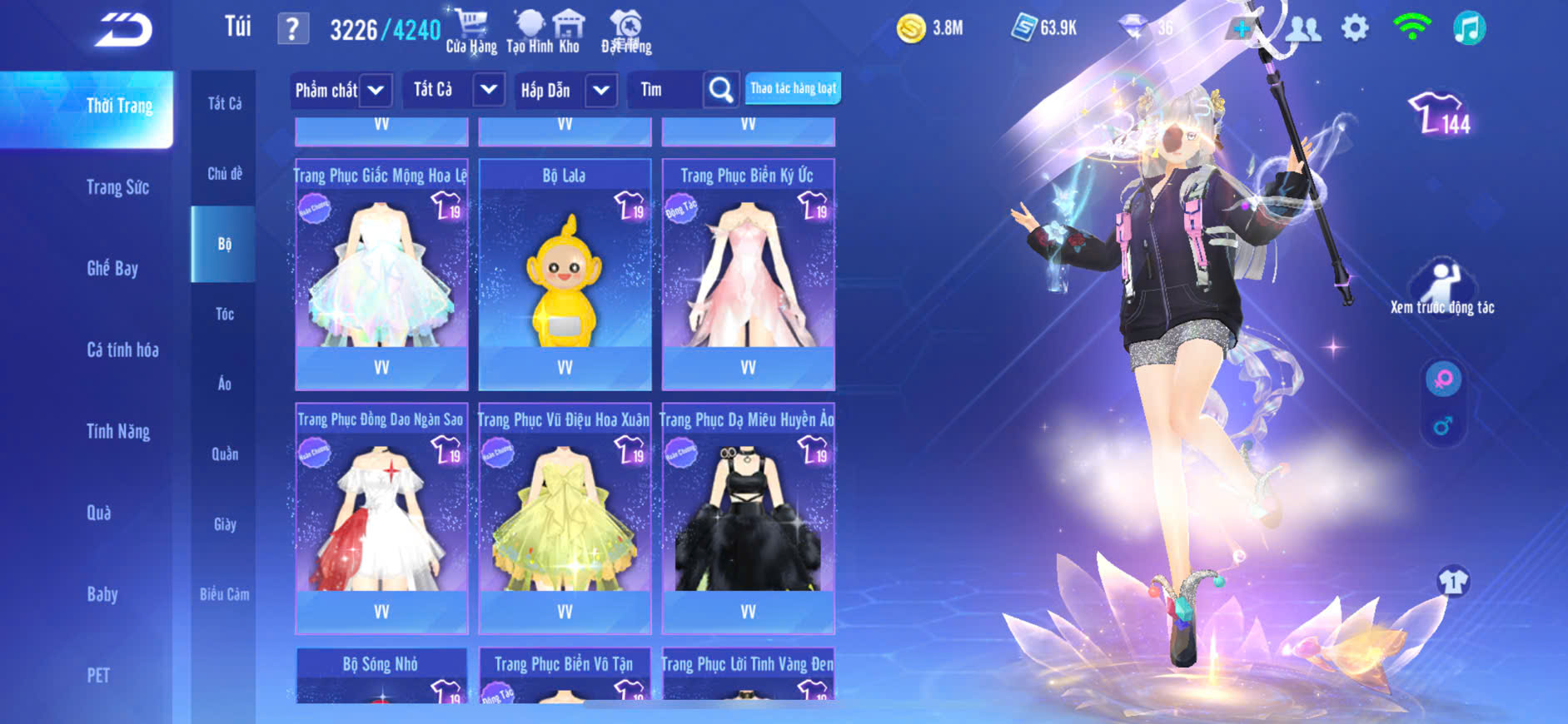
Task: Open the Phẩm chất dropdown
Action: [x=341, y=90]
